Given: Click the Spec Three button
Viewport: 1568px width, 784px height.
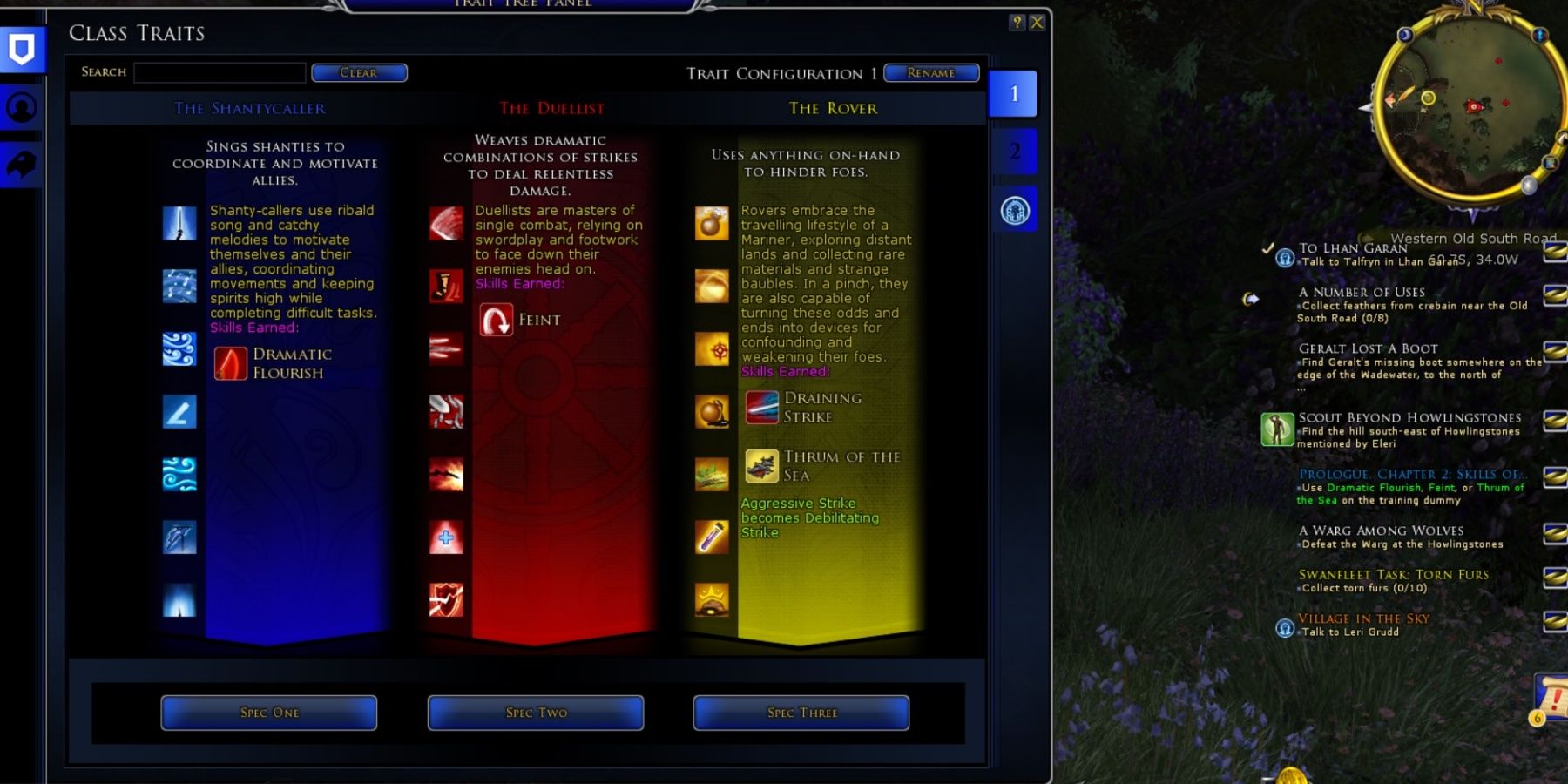Looking at the screenshot, I should [x=800, y=713].
